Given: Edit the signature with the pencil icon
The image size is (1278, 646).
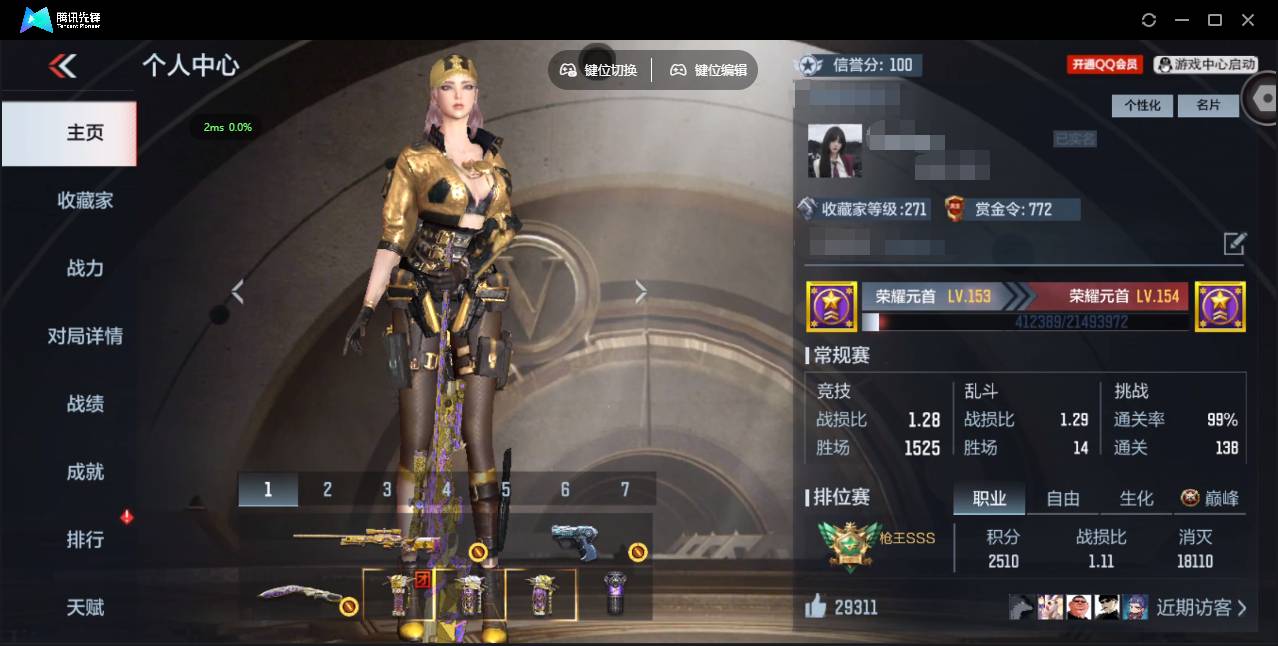Looking at the screenshot, I should pos(1235,243).
